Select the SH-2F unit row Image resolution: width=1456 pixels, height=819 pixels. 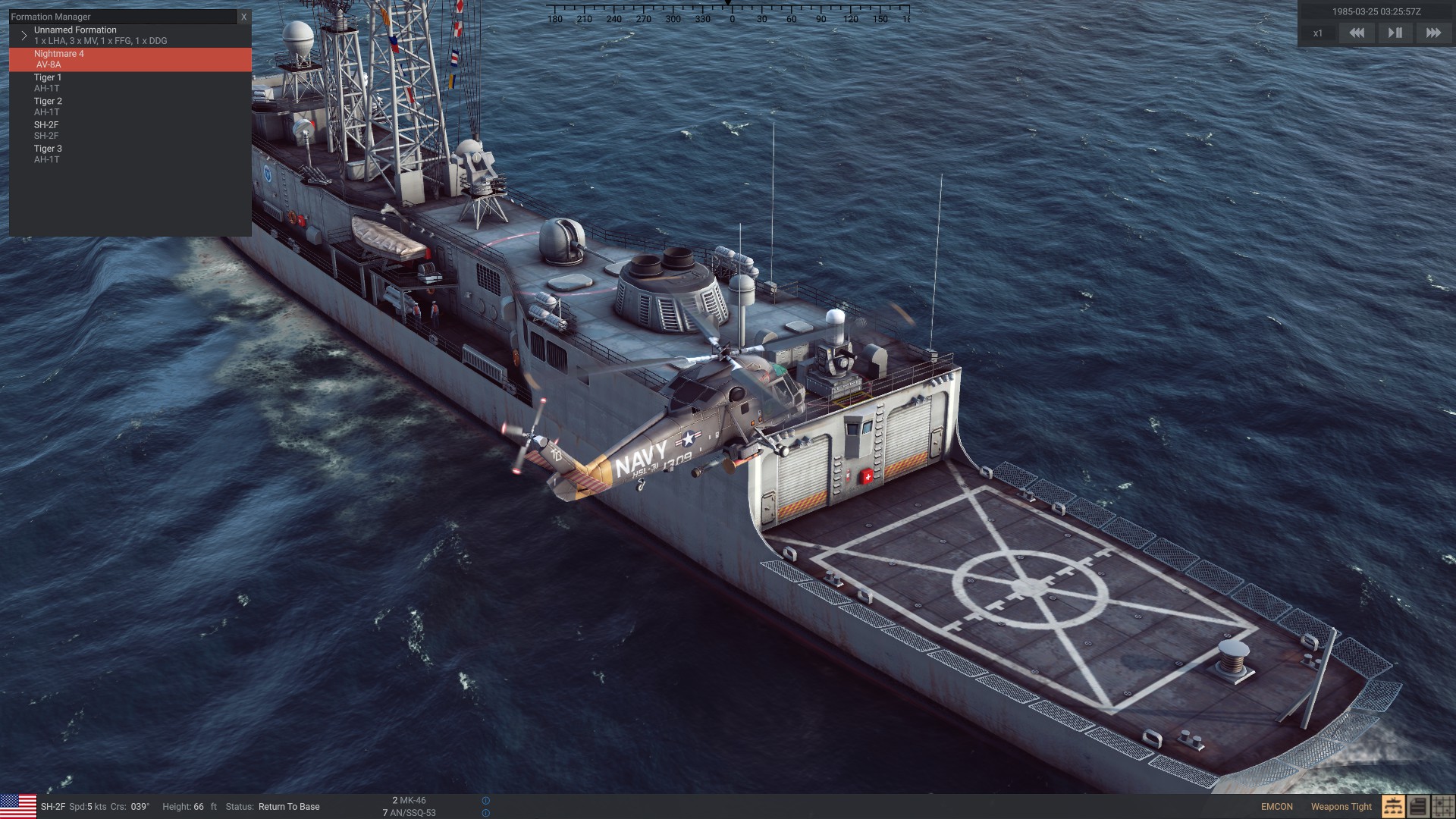pyautogui.click(x=130, y=130)
